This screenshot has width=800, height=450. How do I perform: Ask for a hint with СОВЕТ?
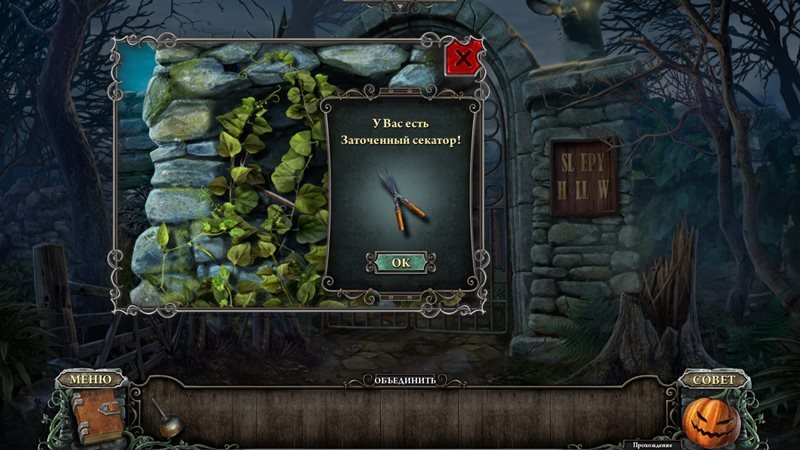click(713, 379)
